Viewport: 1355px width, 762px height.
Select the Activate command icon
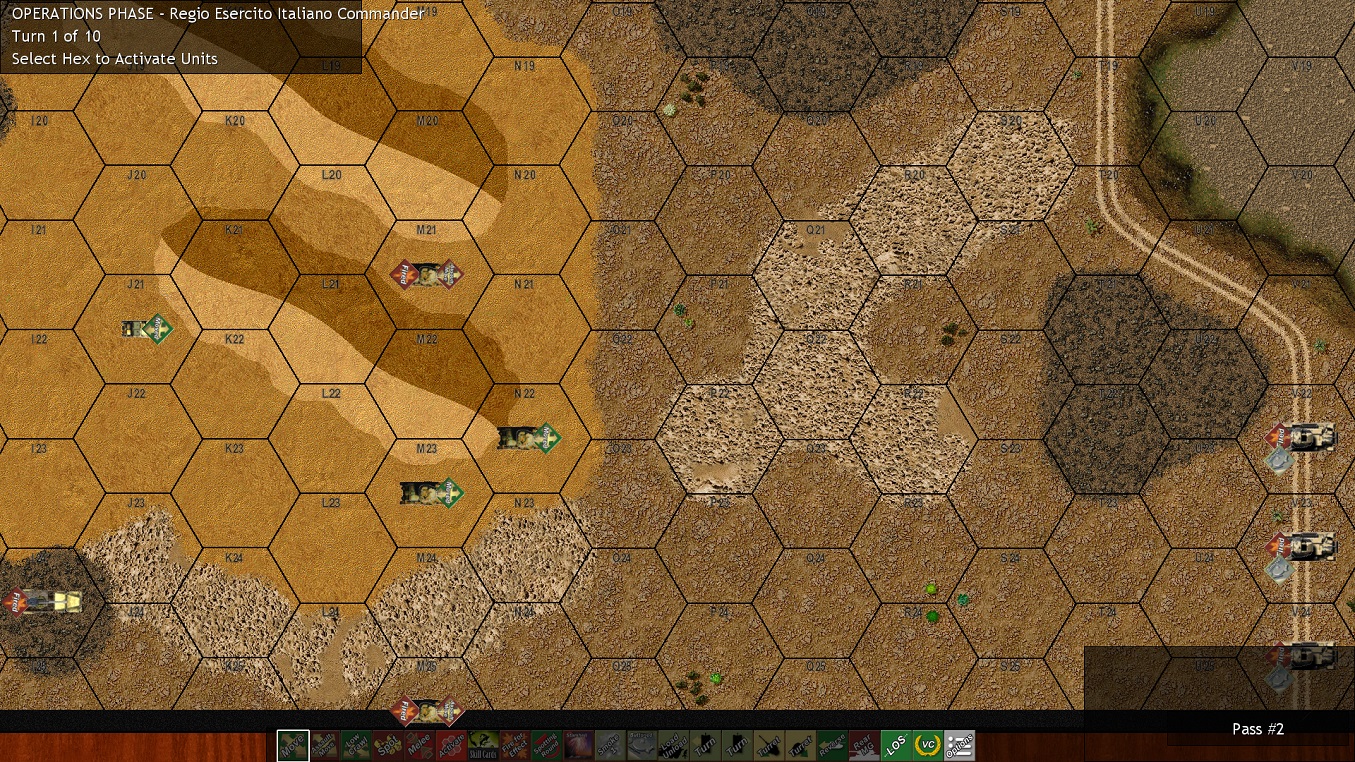(450, 745)
